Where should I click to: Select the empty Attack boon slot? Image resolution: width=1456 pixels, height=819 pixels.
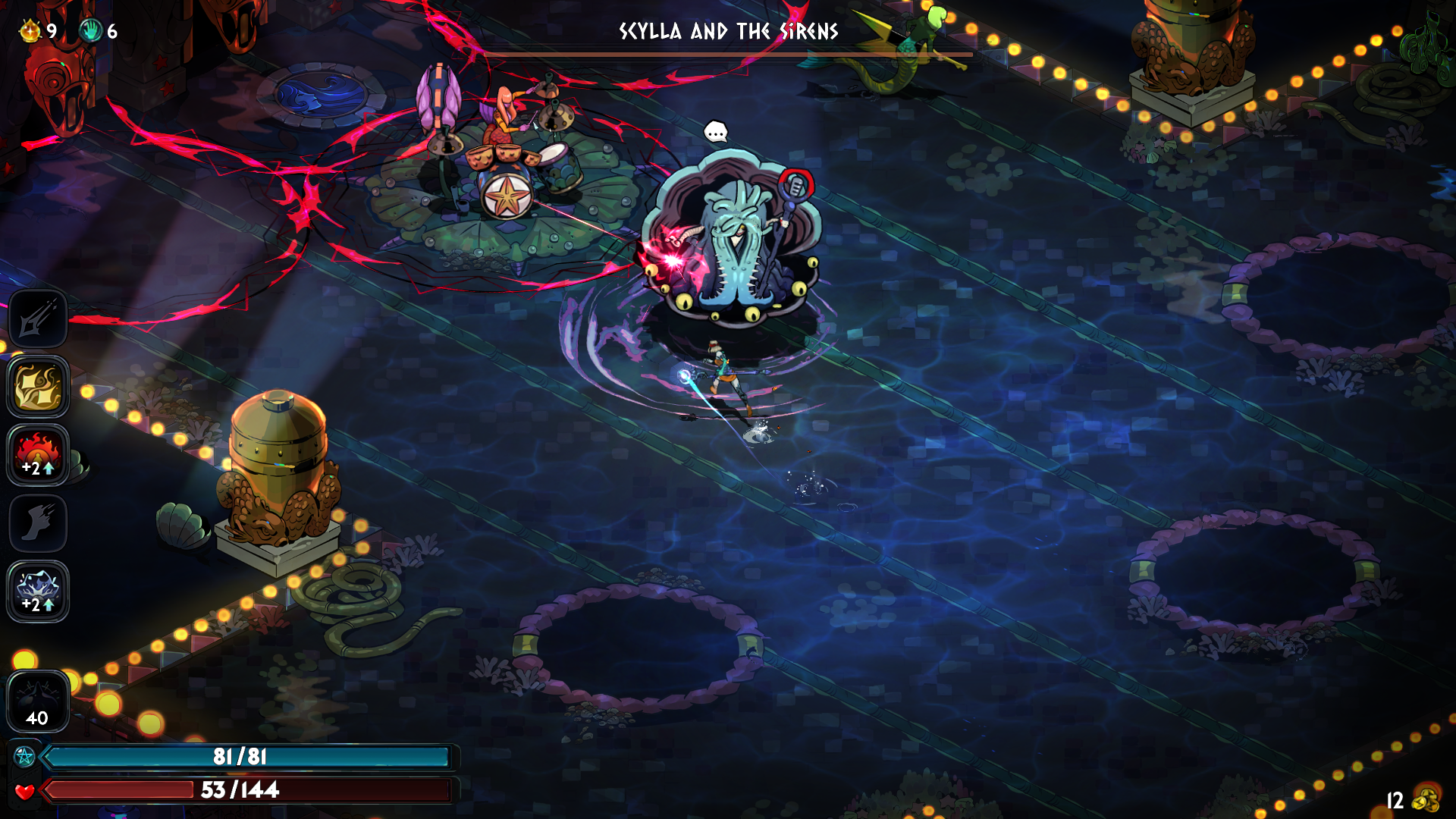(x=38, y=319)
